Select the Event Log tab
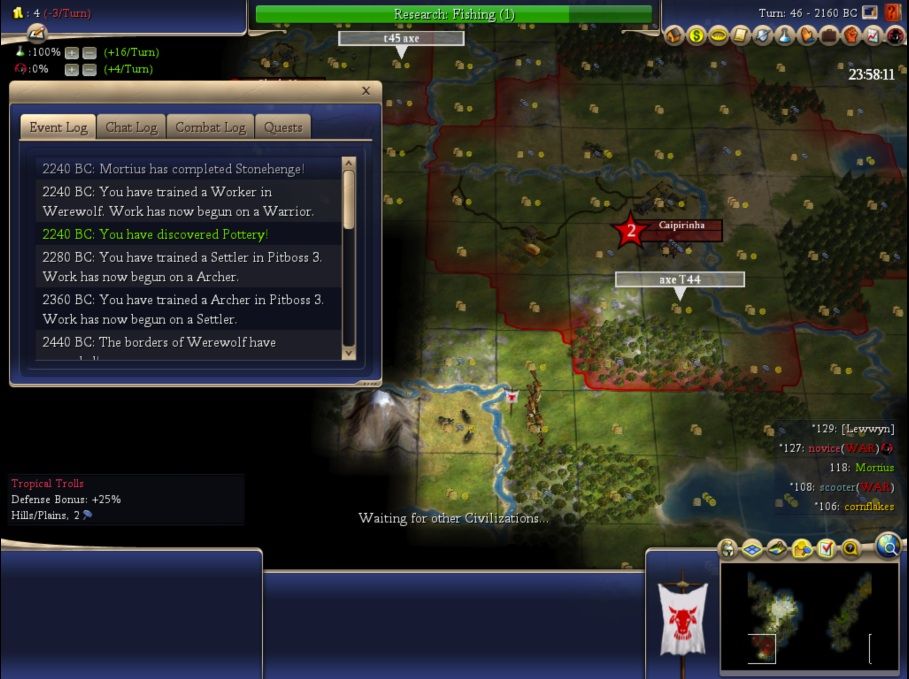 pos(58,127)
